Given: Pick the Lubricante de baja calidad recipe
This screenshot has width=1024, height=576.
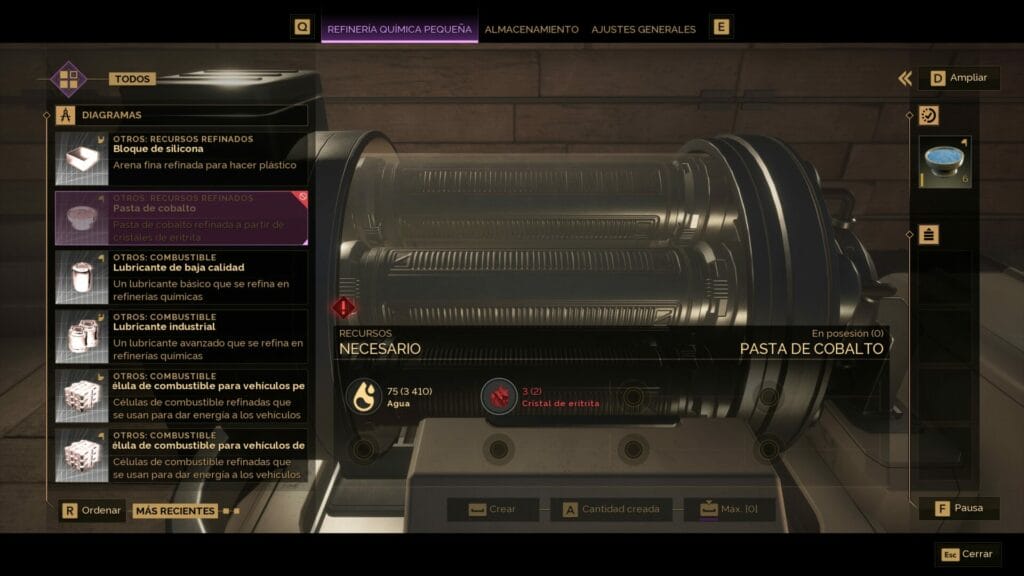Looking at the screenshot, I should (x=181, y=277).
